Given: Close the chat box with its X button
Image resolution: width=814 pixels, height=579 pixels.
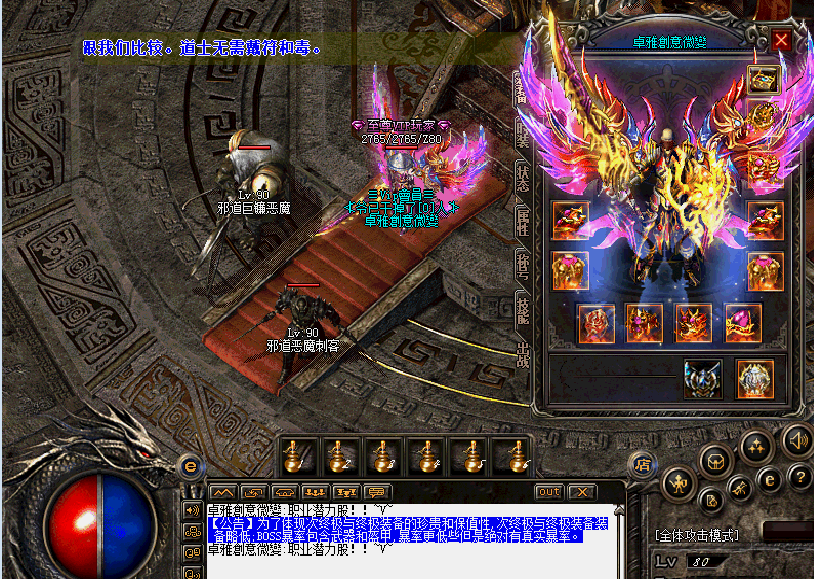Looking at the screenshot, I should pyautogui.click(x=581, y=492).
